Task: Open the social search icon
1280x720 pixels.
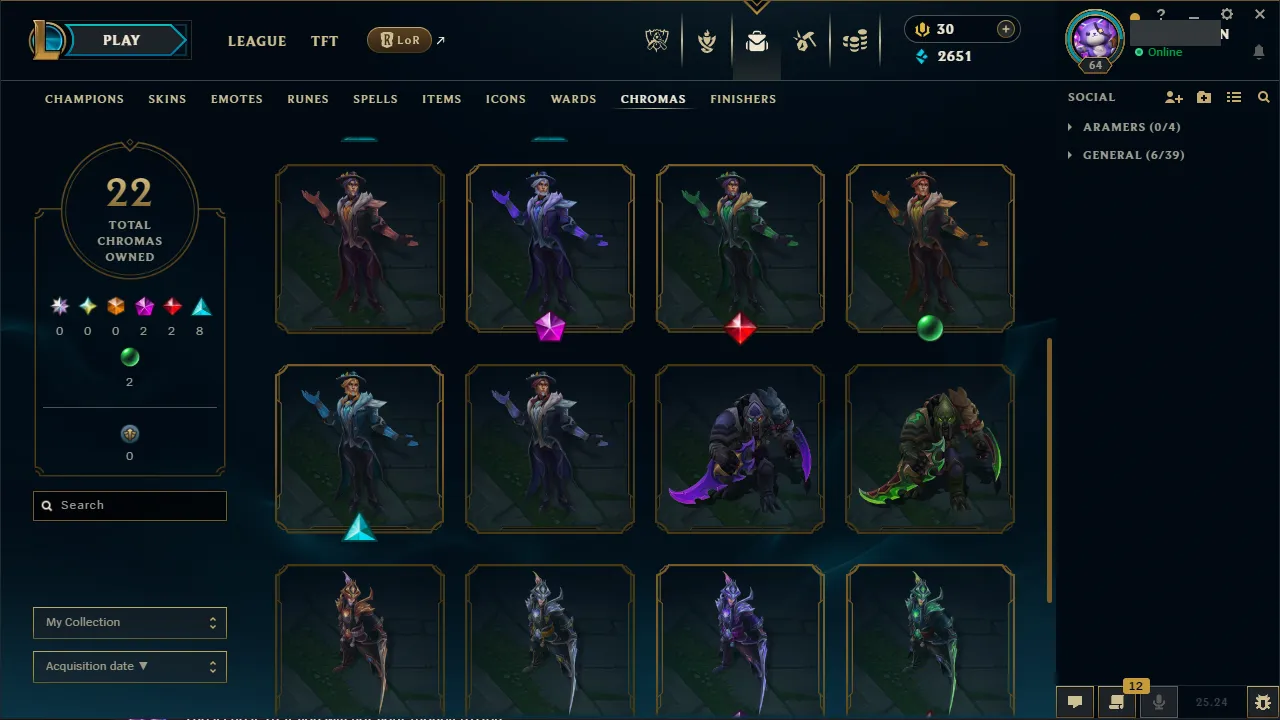Action: click(1263, 97)
